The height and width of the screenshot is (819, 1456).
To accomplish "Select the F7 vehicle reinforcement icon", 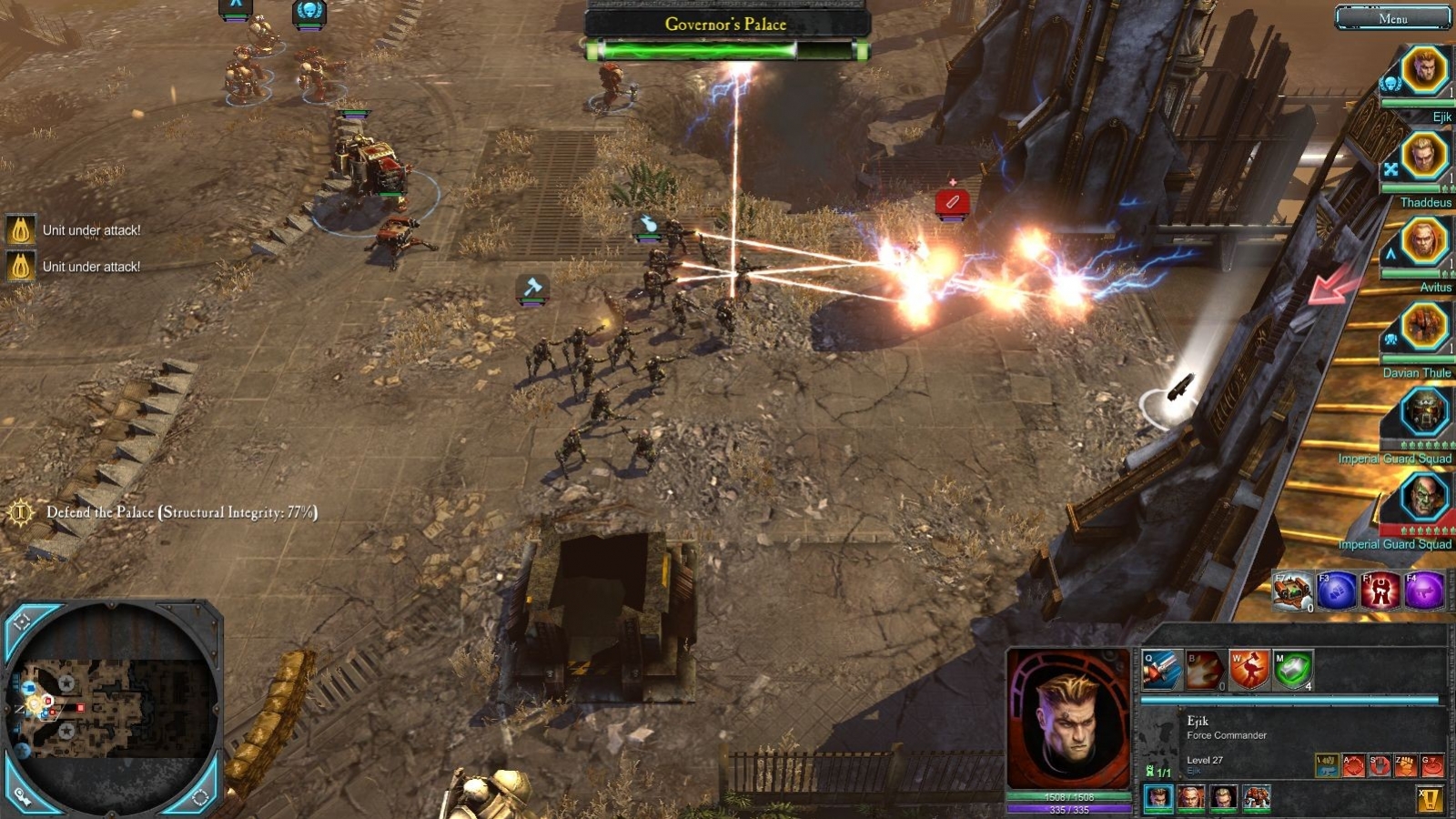I will 1292,591.
